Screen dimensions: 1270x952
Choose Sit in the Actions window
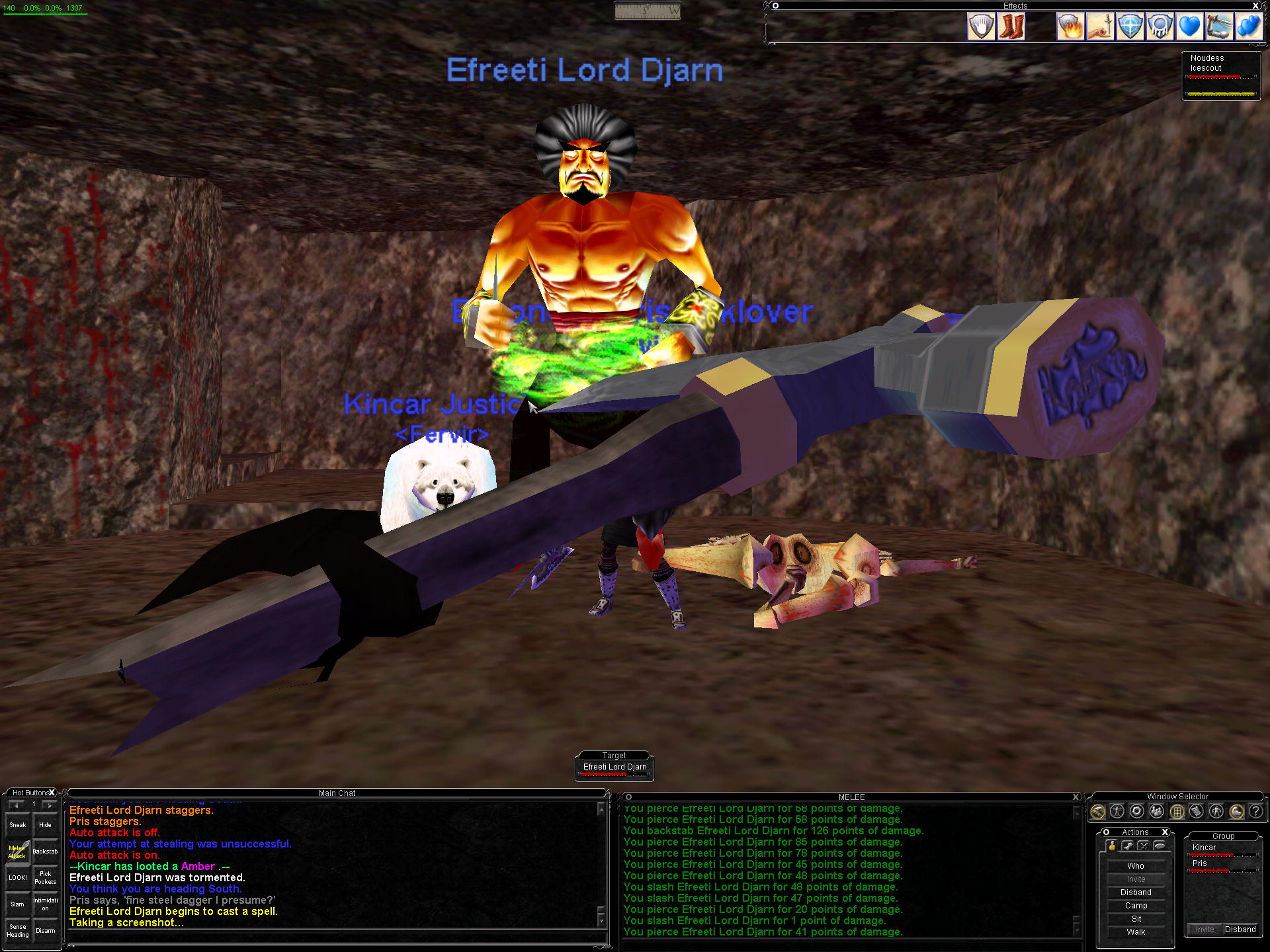(1136, 919)
